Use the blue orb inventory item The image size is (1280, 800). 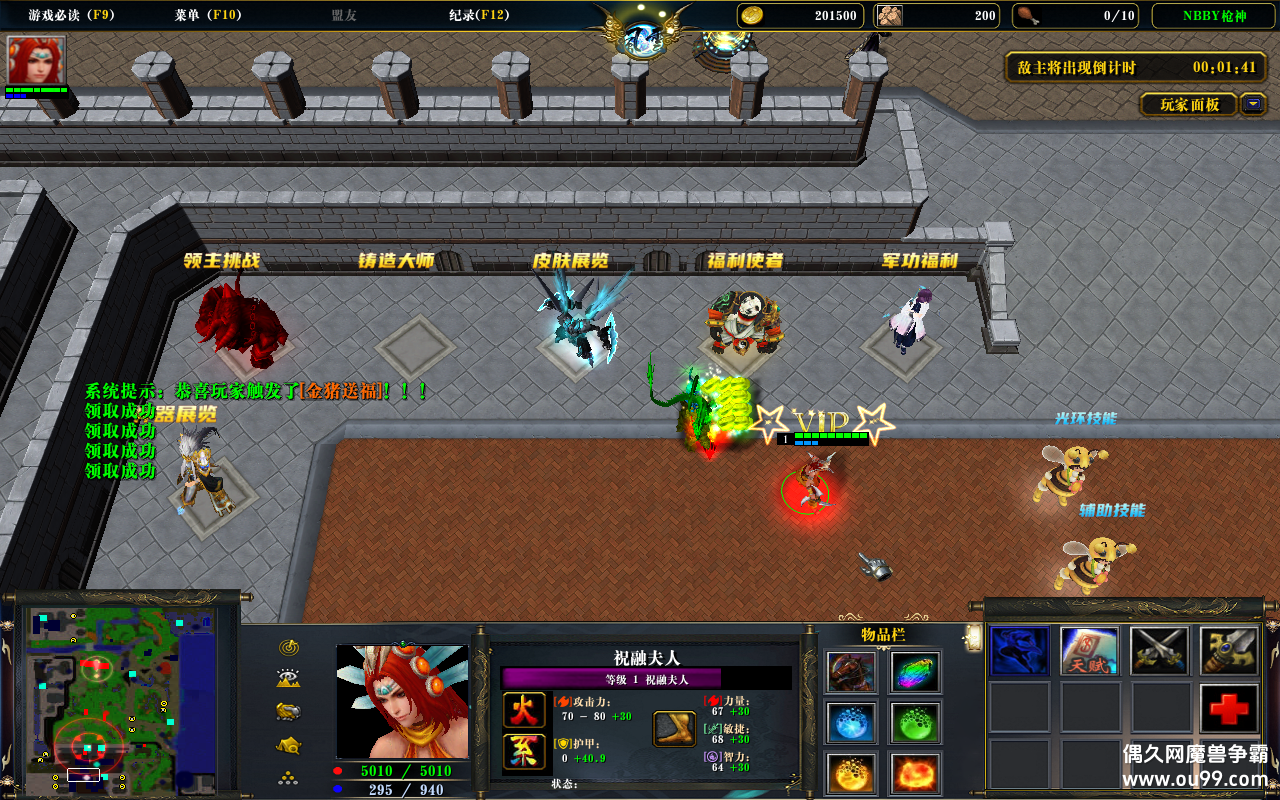pos(852,722)
